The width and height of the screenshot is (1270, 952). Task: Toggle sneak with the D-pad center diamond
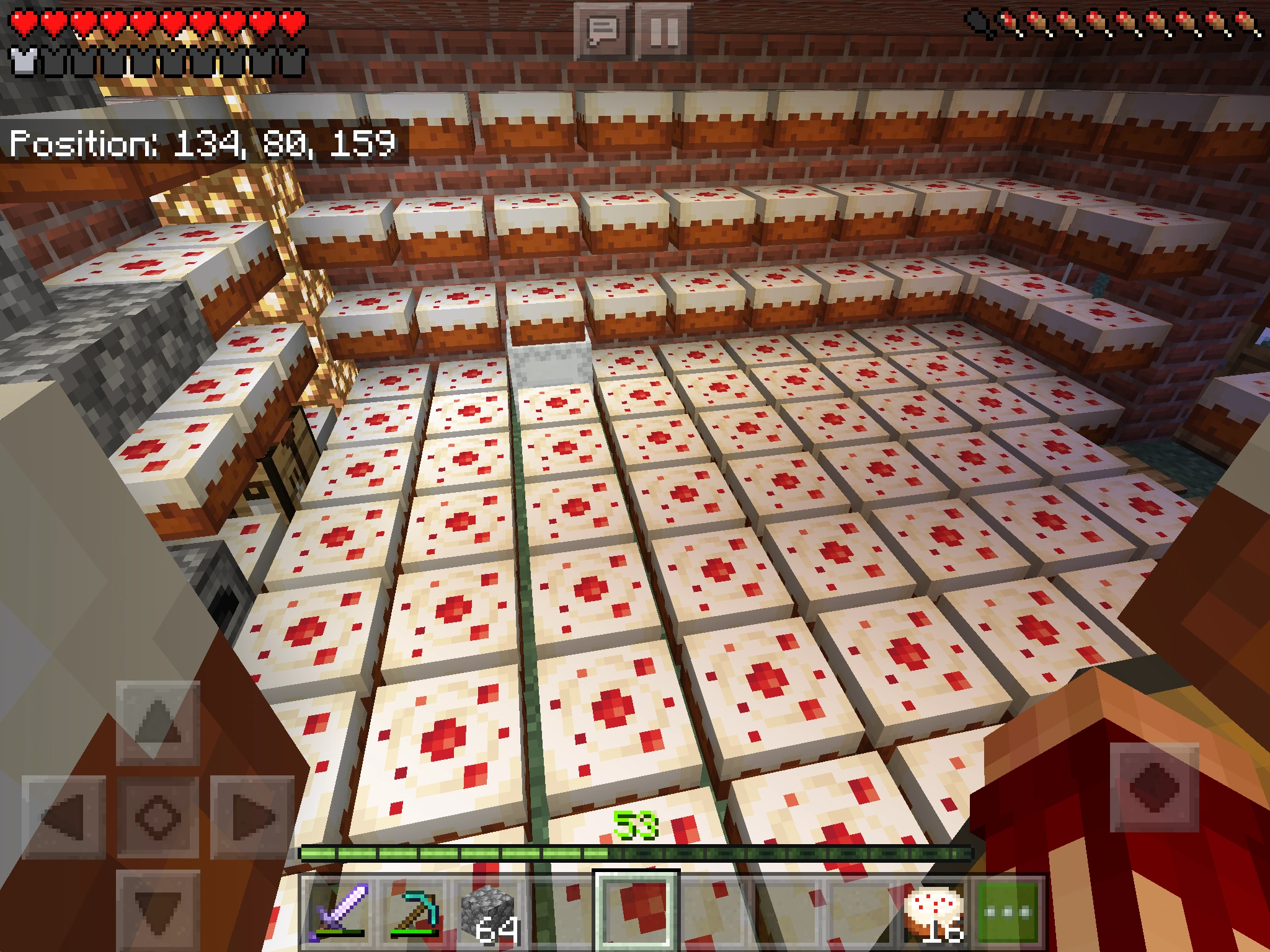tap(158, 816)
